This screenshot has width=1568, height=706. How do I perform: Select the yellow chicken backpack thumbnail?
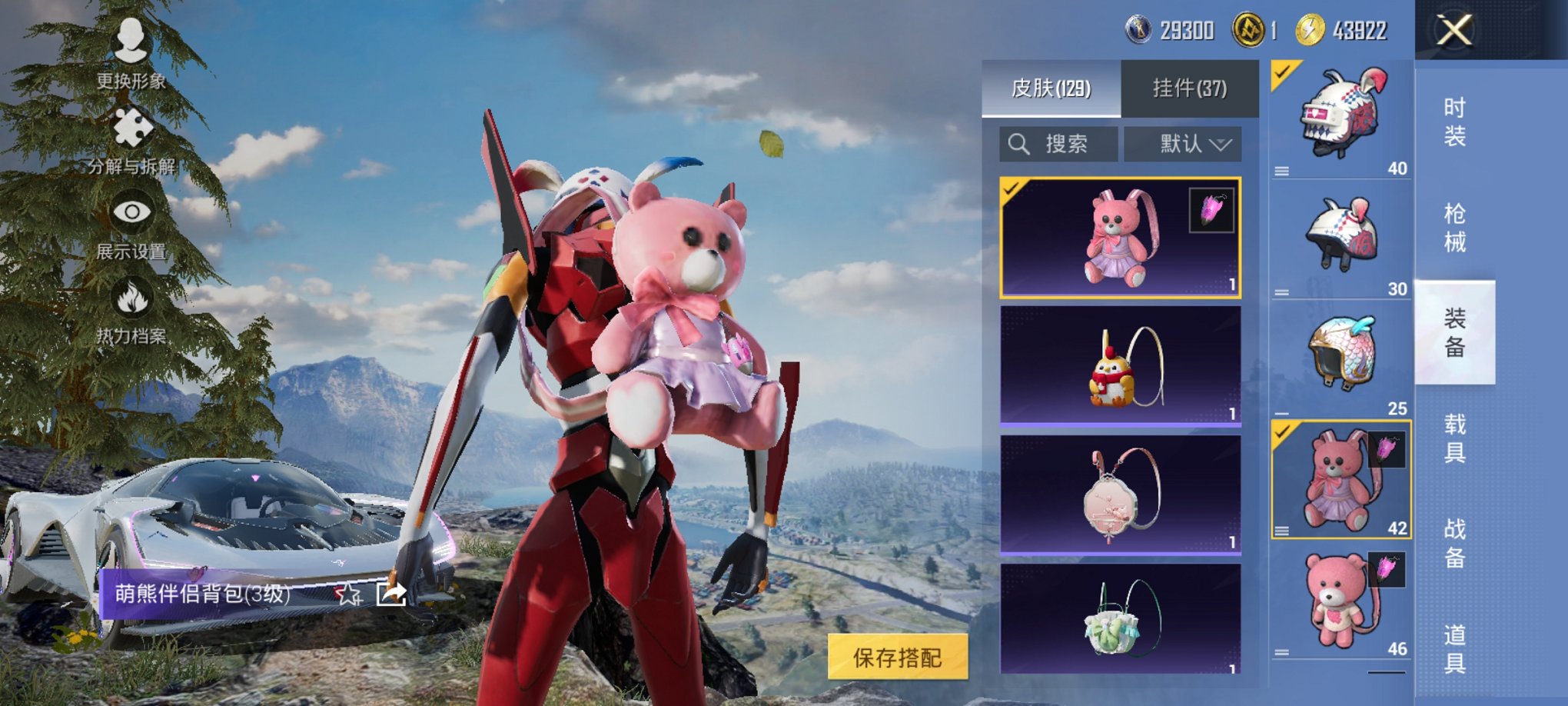point(1124,368)
